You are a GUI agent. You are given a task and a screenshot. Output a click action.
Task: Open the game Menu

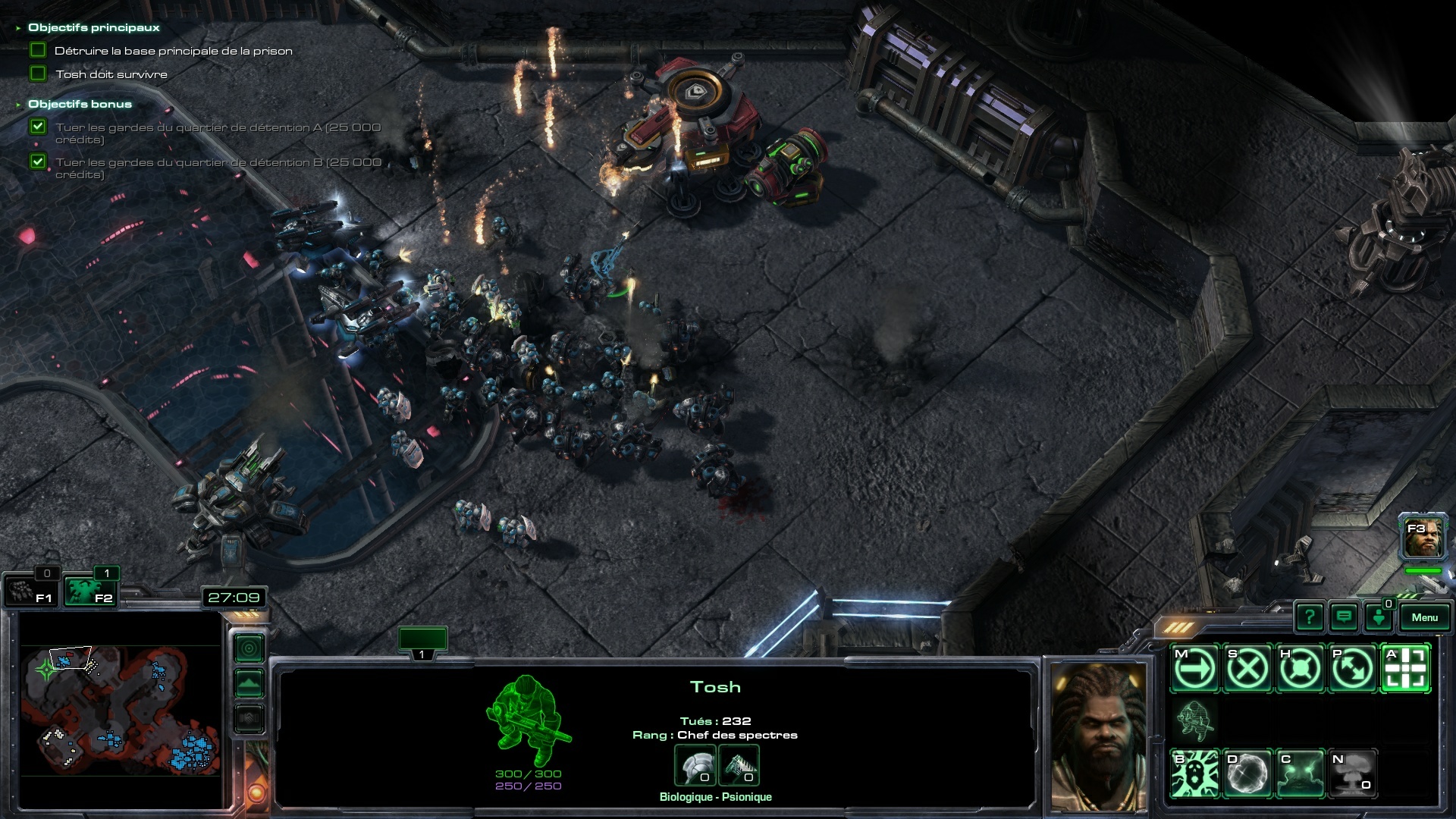pyautogui.click(x=1424, y=617)
